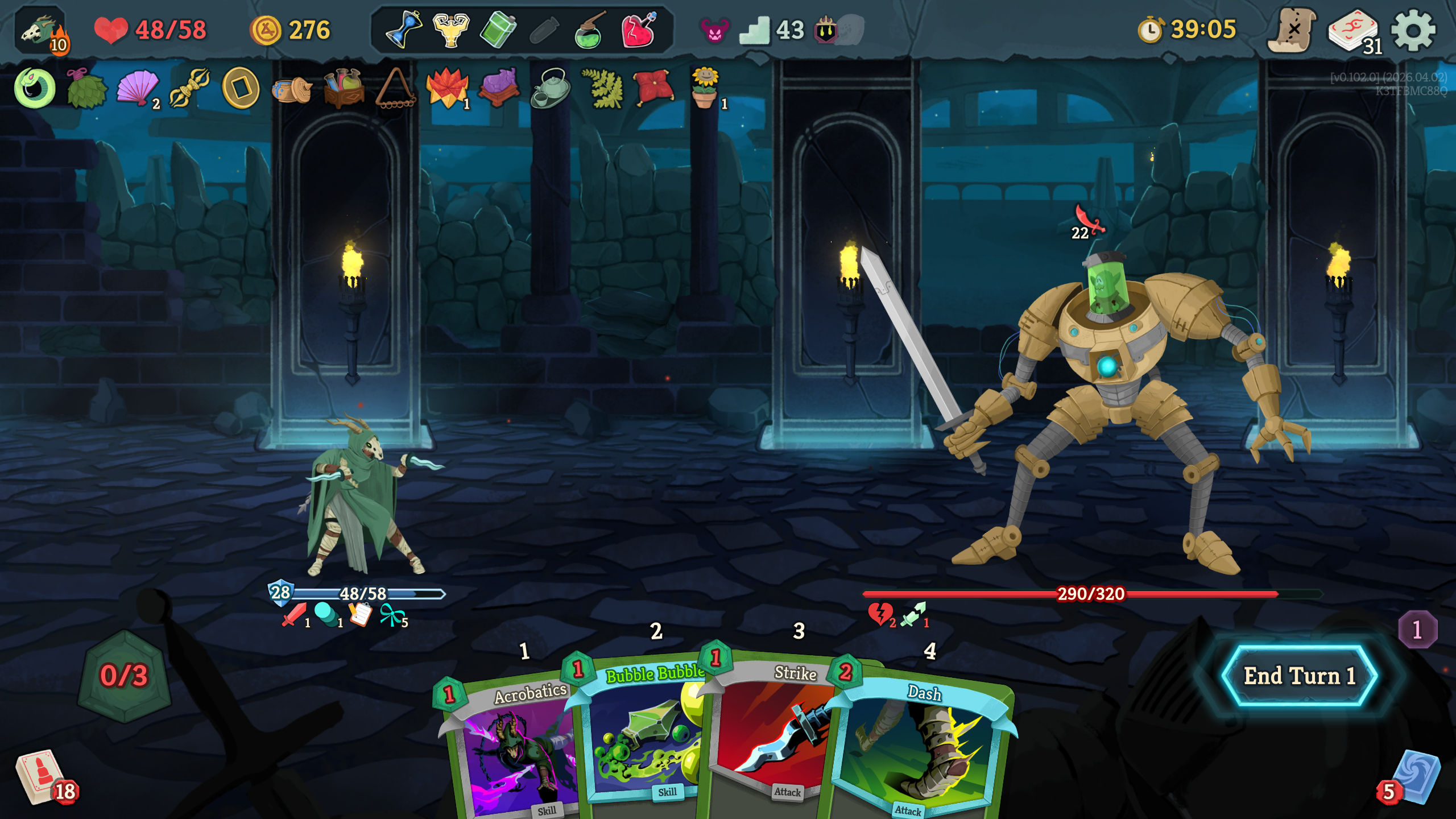Click the End Turn button

tap(1299, 676)
